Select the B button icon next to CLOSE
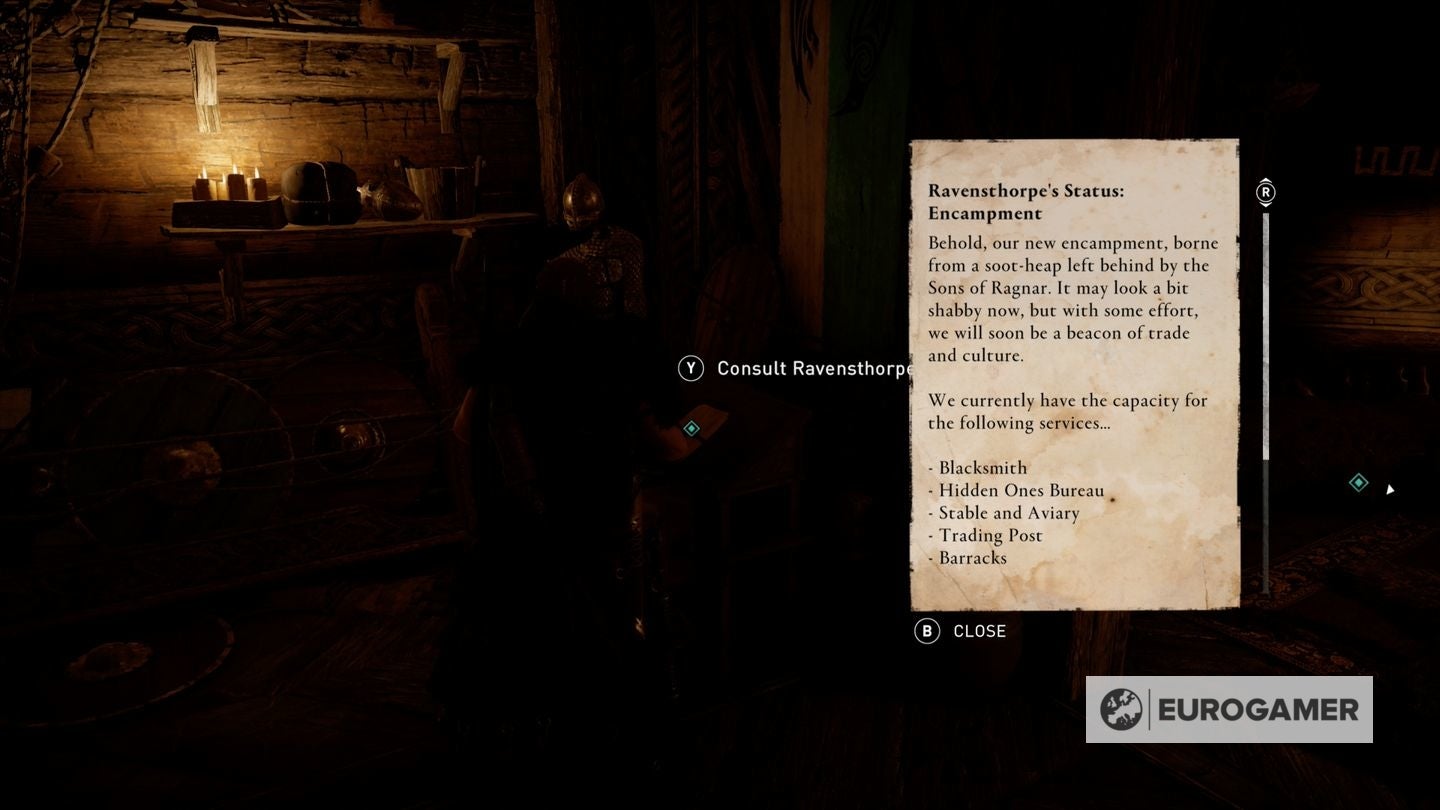This screenshot has height=810, width=1440. [925, 631]
